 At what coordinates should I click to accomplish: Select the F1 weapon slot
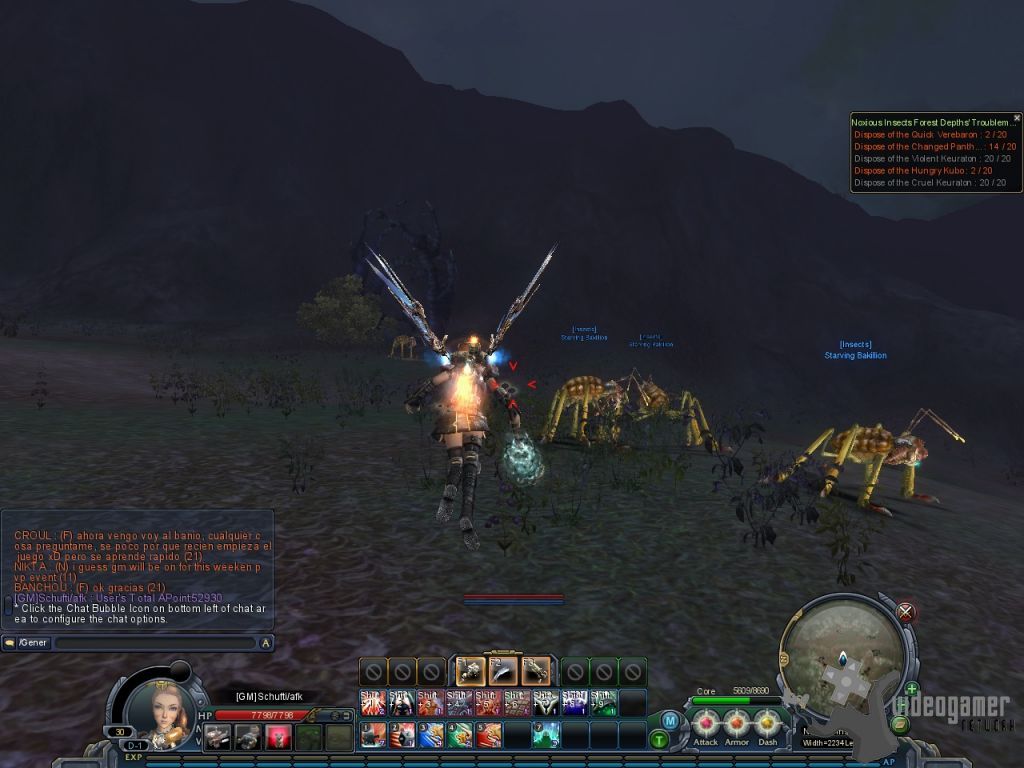click(x=470, y=670)
